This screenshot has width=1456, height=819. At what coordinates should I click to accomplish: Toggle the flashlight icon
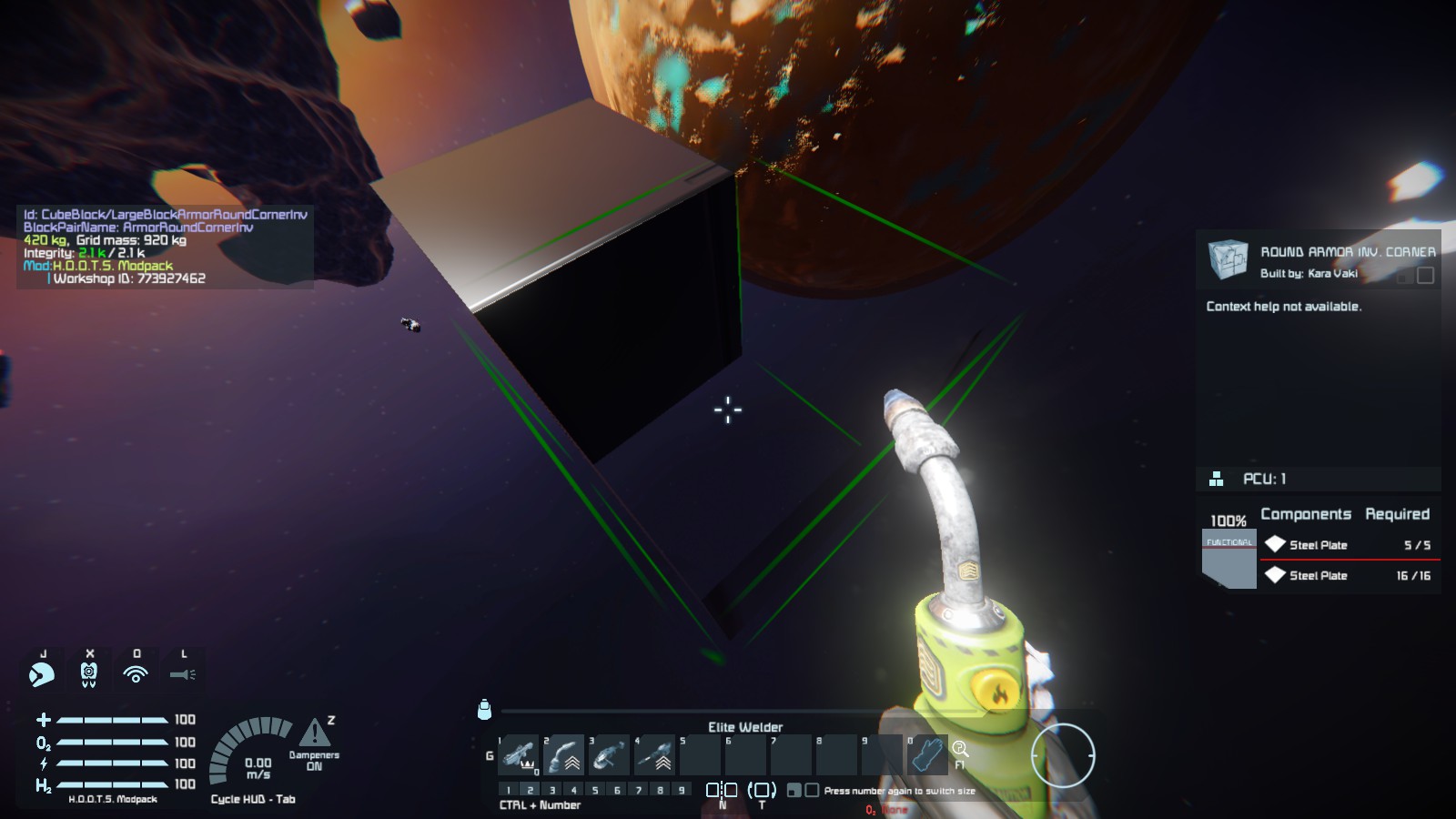tap(183, 674)
